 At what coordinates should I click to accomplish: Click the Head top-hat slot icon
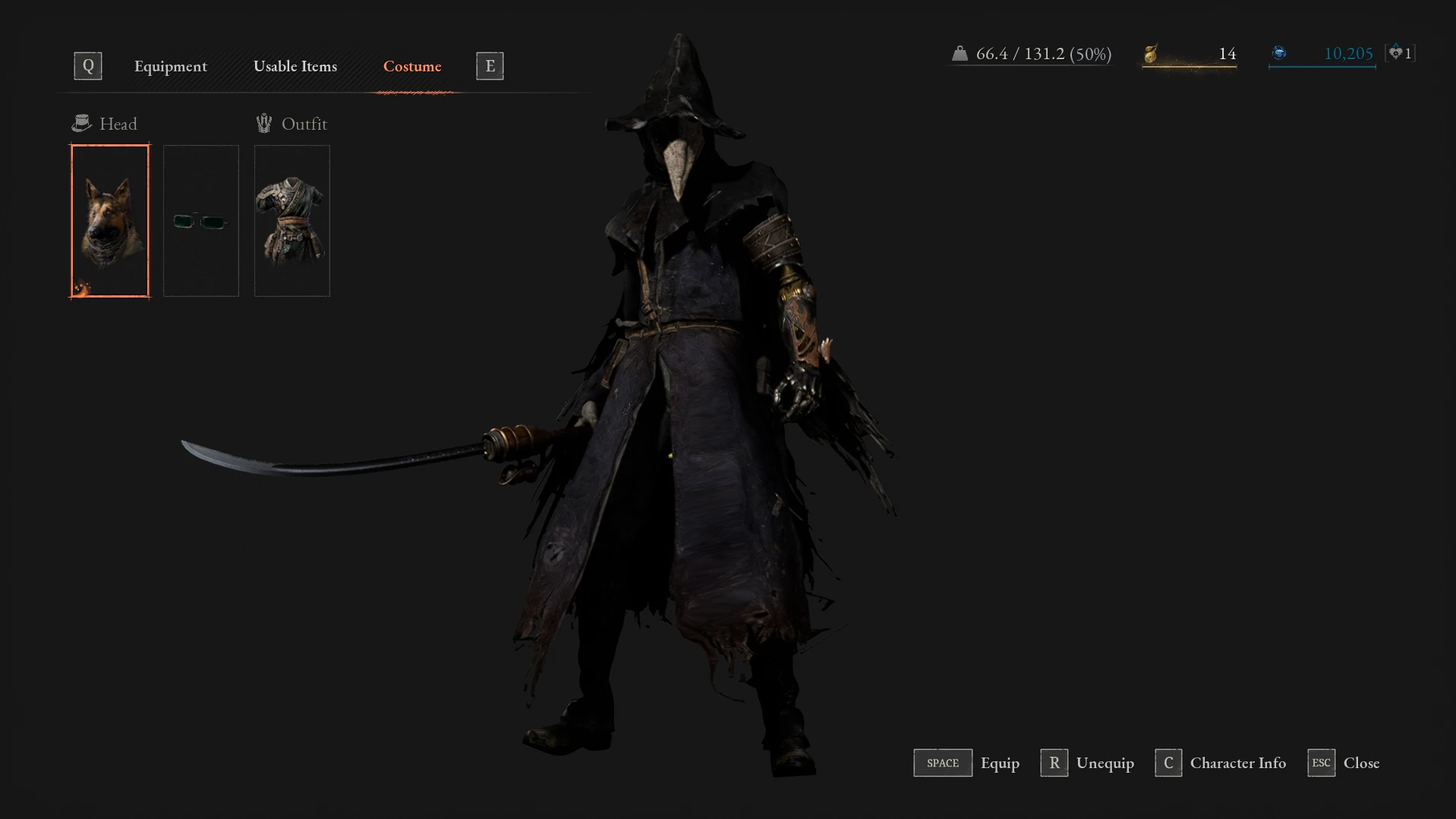(82, 122)
